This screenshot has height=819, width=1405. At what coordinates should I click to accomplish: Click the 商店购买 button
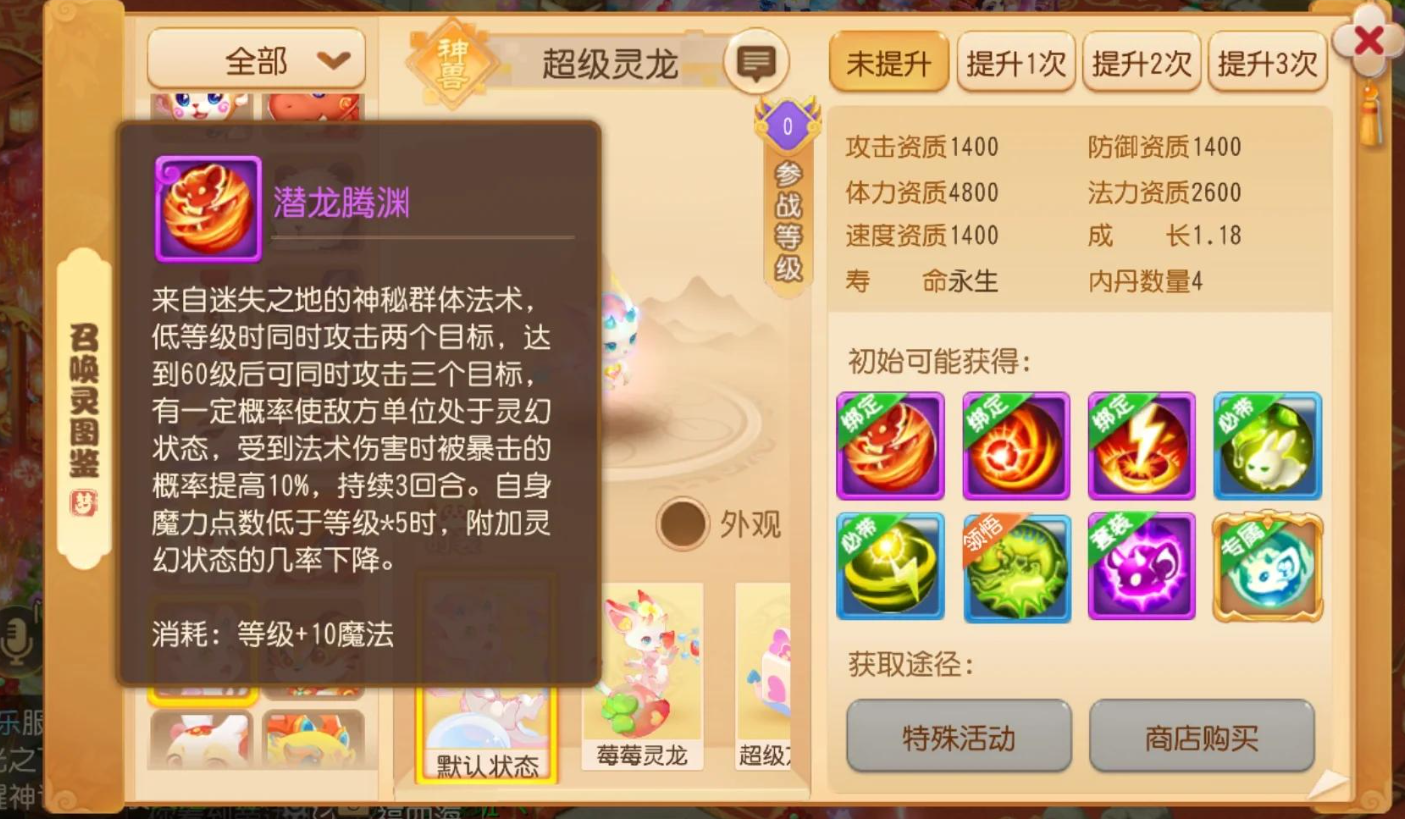1201,737
